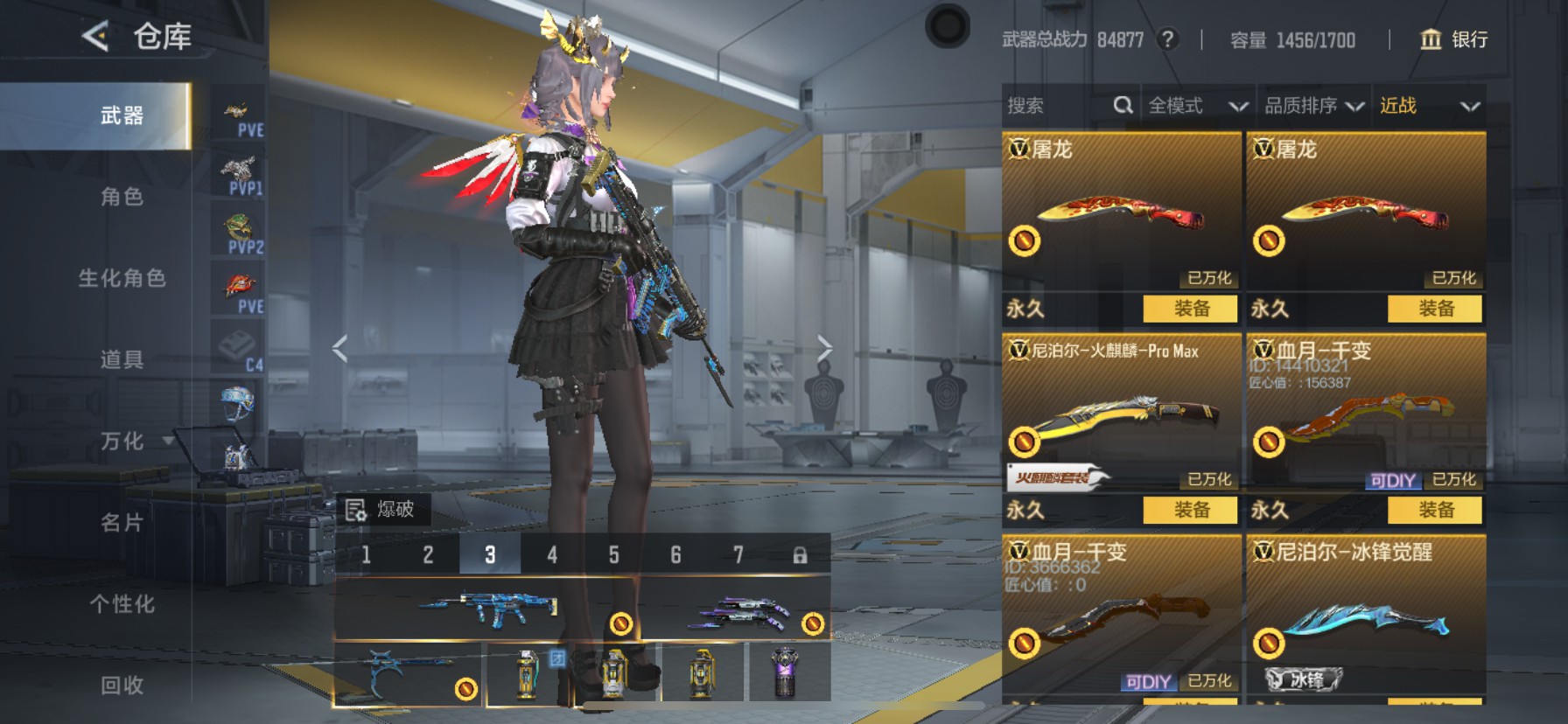Expand the 万化 category
1568x724 pixels.
click(x=122, y=441)
